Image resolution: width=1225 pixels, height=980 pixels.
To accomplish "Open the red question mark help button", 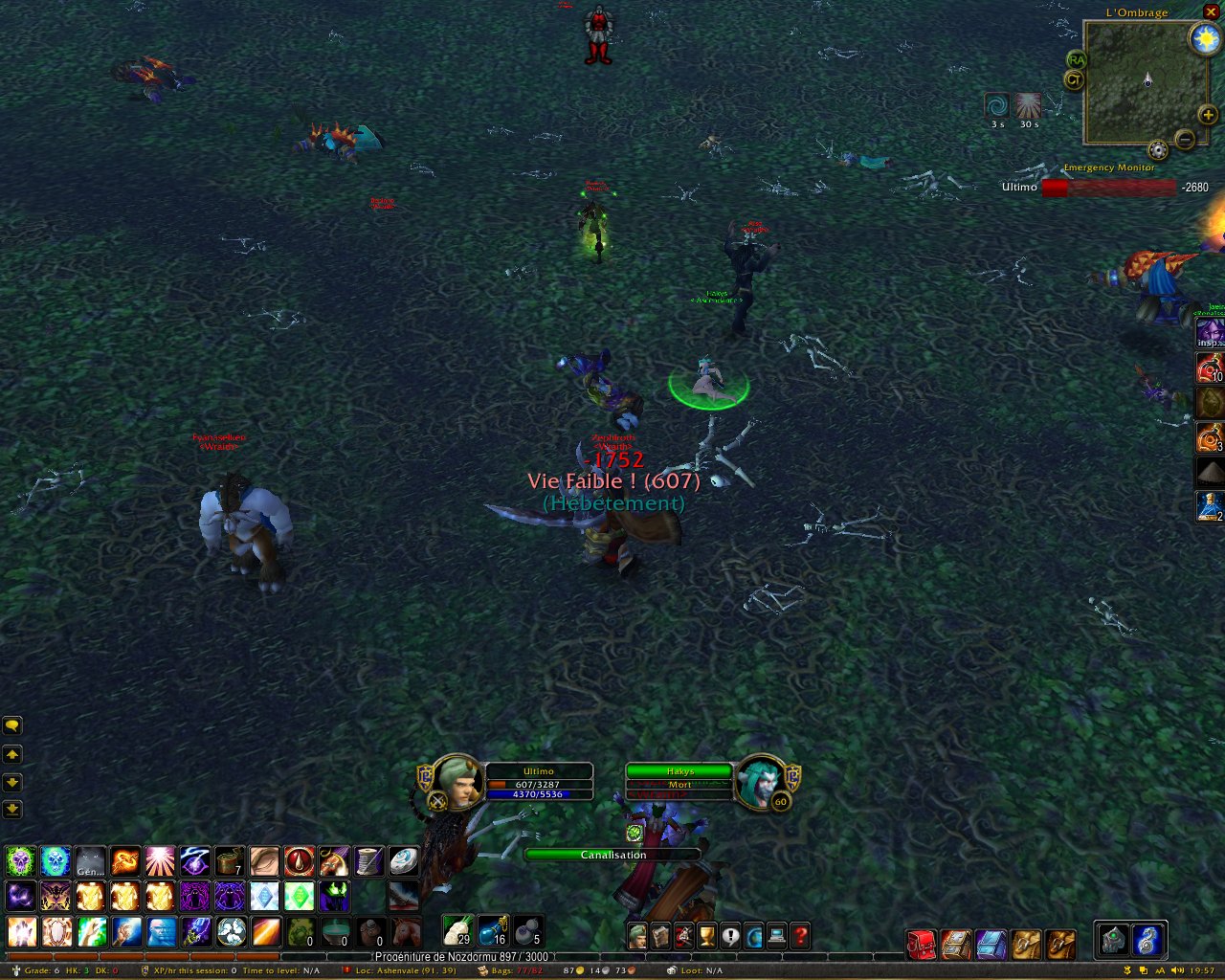I will (x=800, y=935).
